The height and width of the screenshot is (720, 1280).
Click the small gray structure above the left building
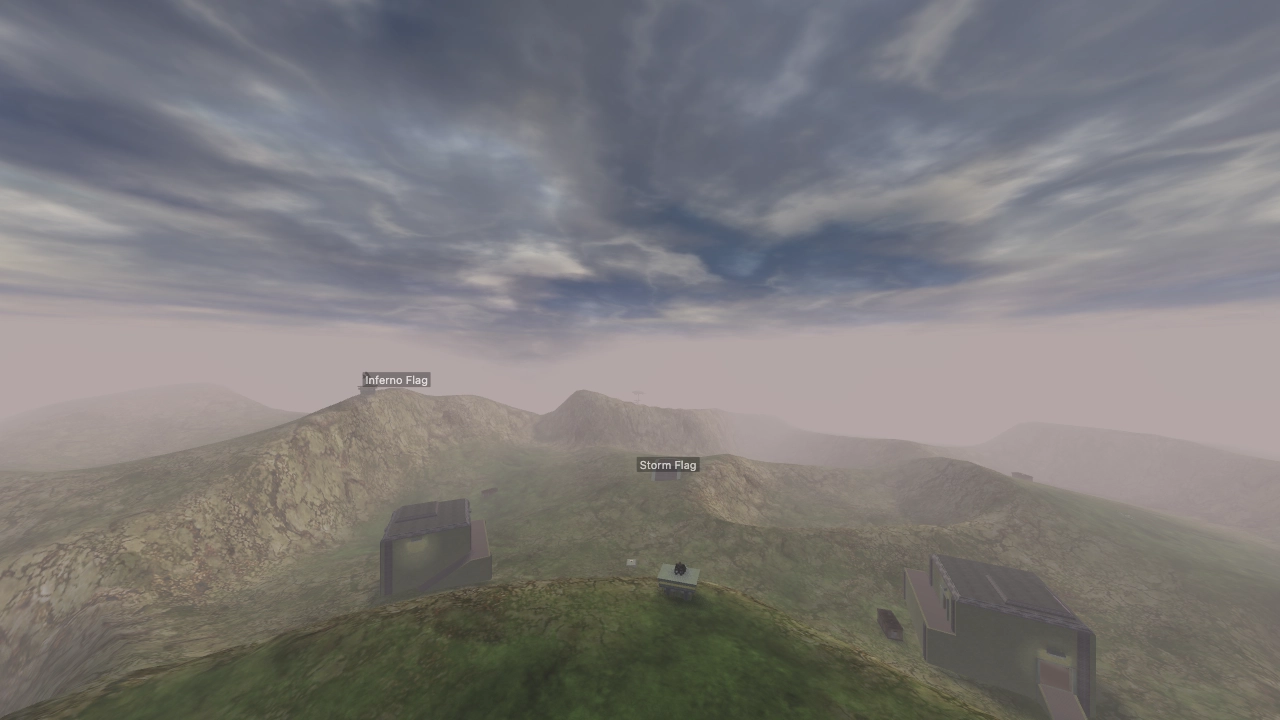pyautogui.click(x=488, y=490)
